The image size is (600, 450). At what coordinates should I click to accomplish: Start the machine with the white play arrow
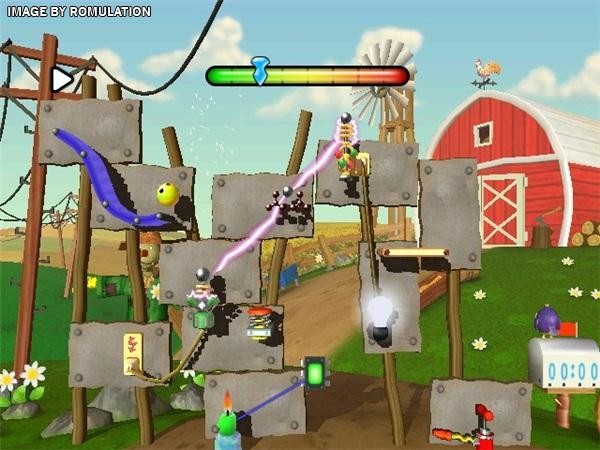63,78
